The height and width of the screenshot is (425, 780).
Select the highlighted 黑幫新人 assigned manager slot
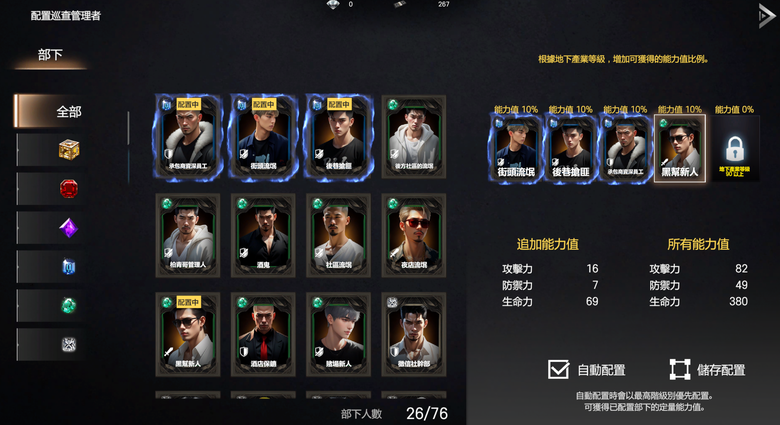pyautogui.click(x=679, y=150)
